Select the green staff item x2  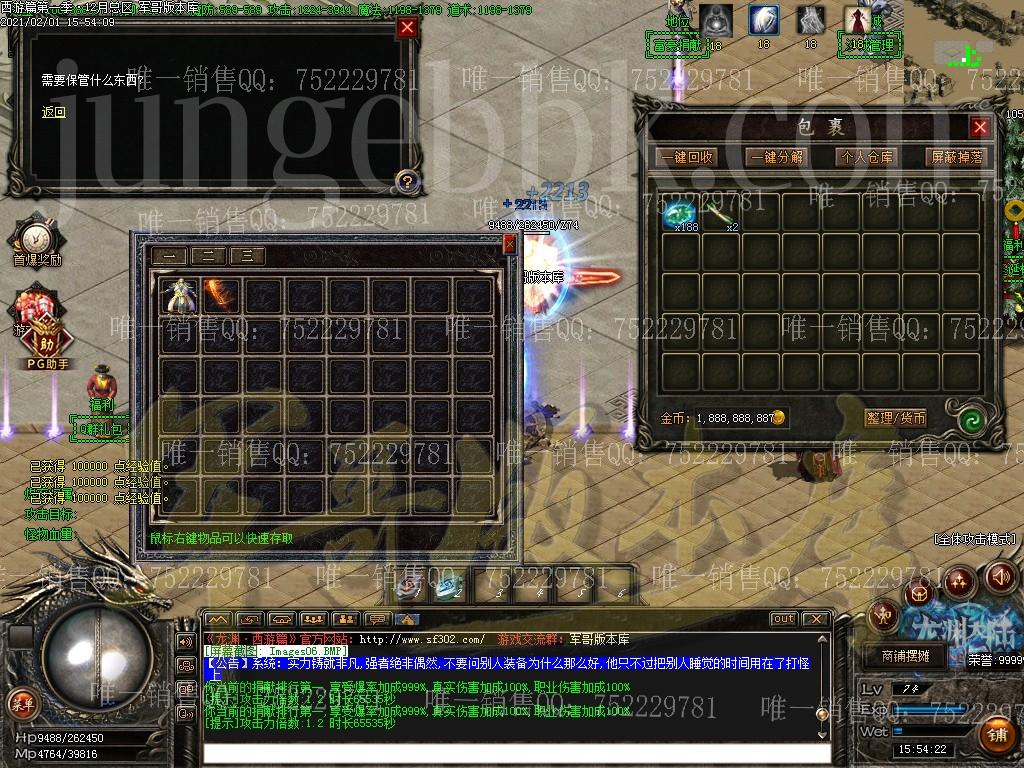[721, 212]
